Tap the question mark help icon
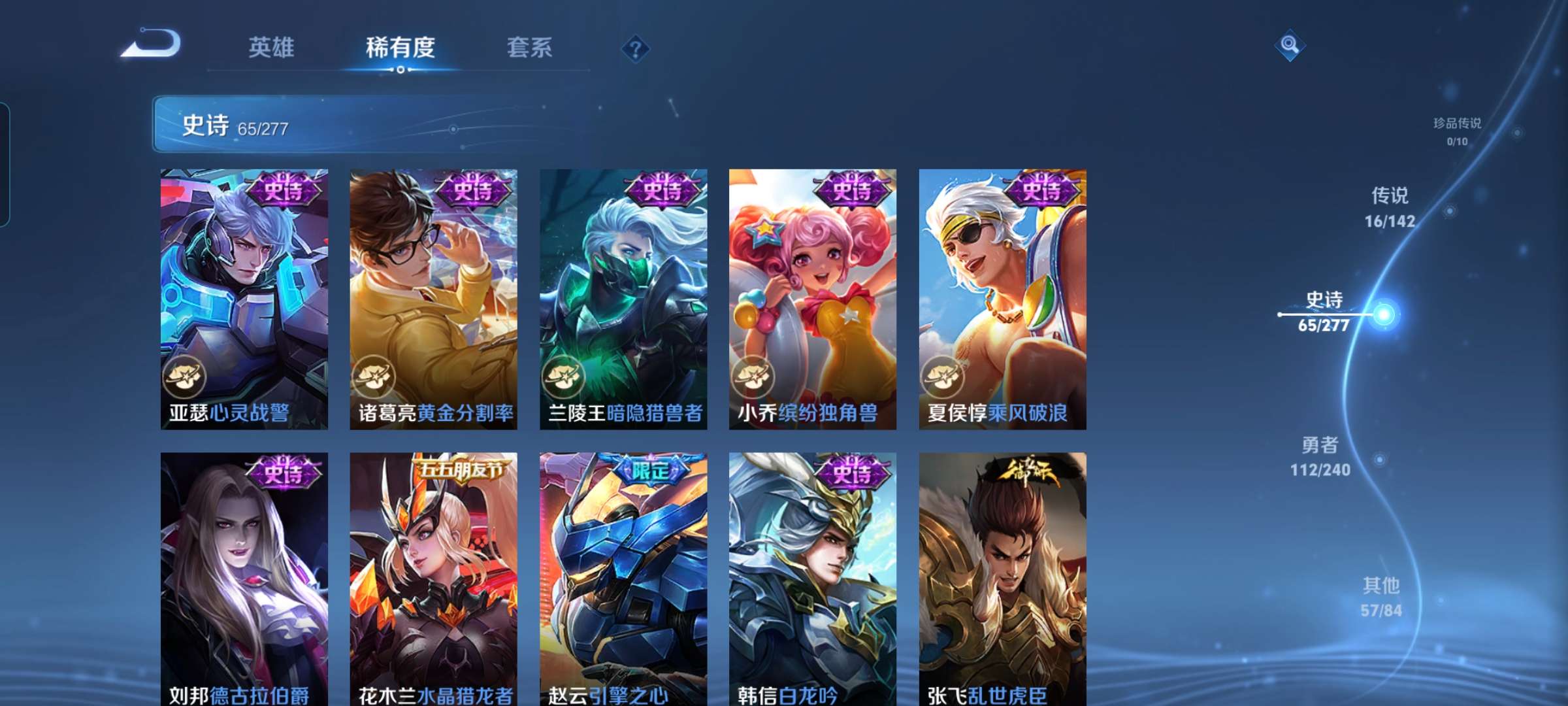This screenshot has height=706, width=1568. pyautogui.click(x=637, y=48)
